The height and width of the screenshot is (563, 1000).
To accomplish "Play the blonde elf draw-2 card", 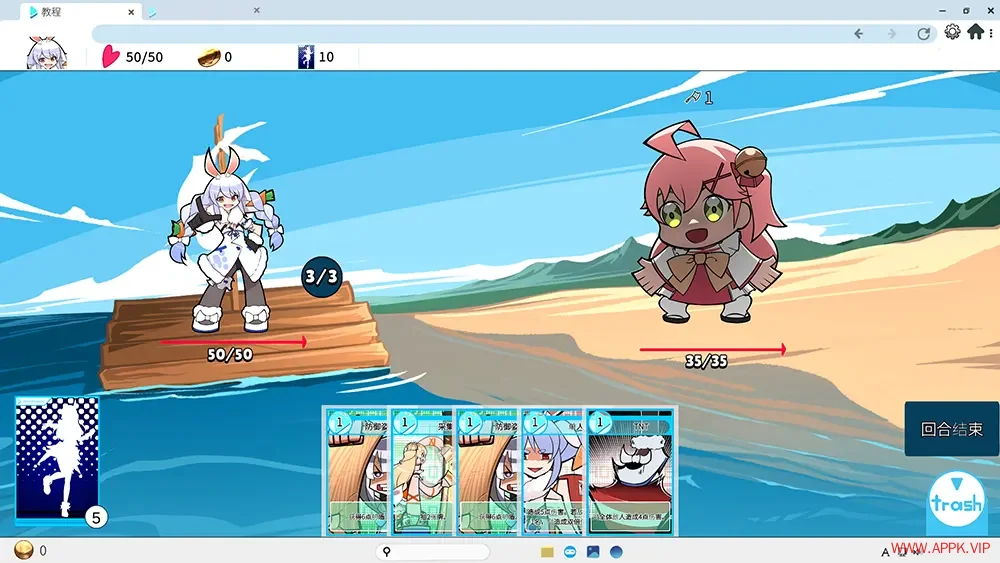I will (423, 470).
